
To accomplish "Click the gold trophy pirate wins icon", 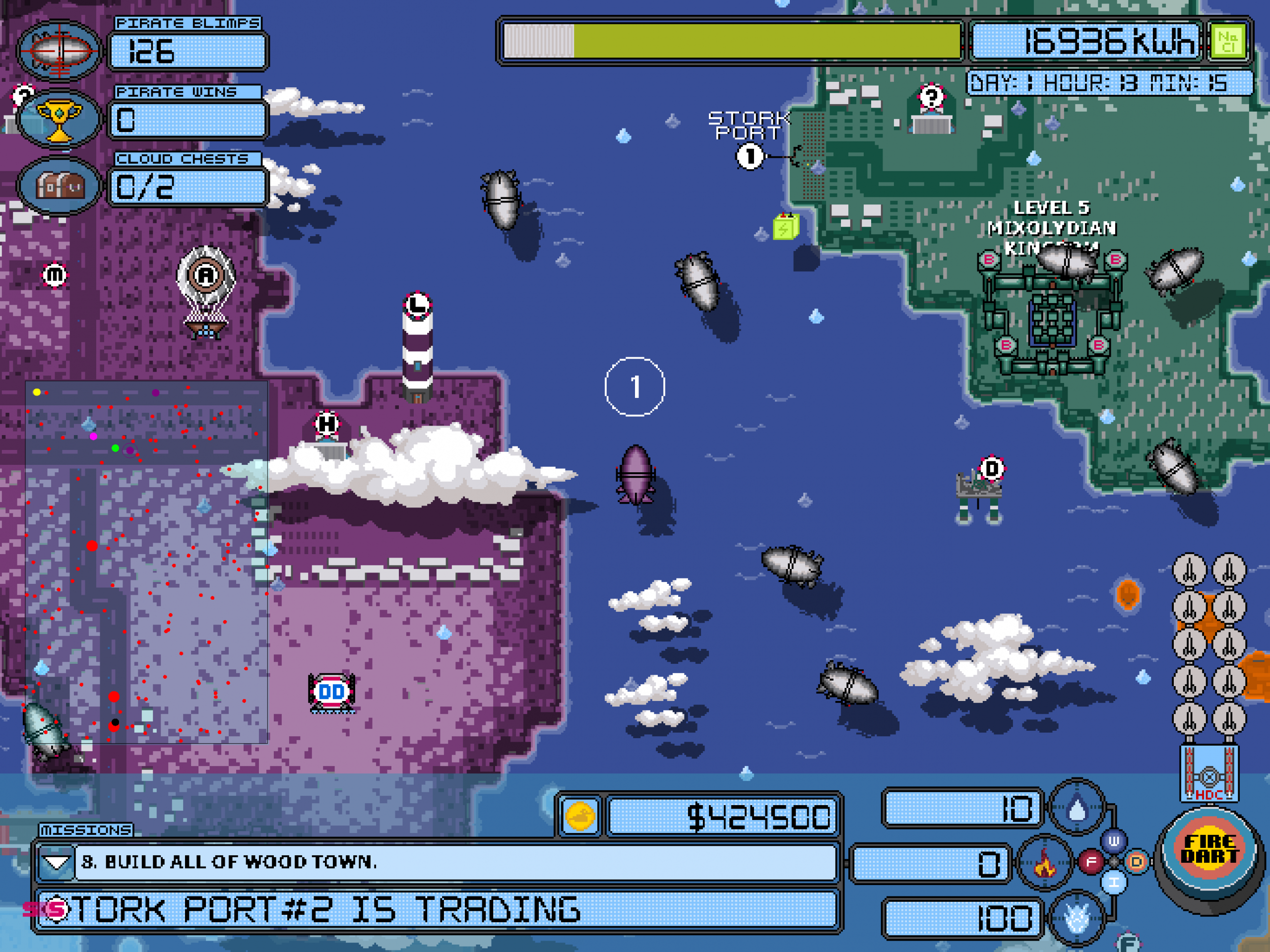I will pyautogui.click(x=59, y=120).
